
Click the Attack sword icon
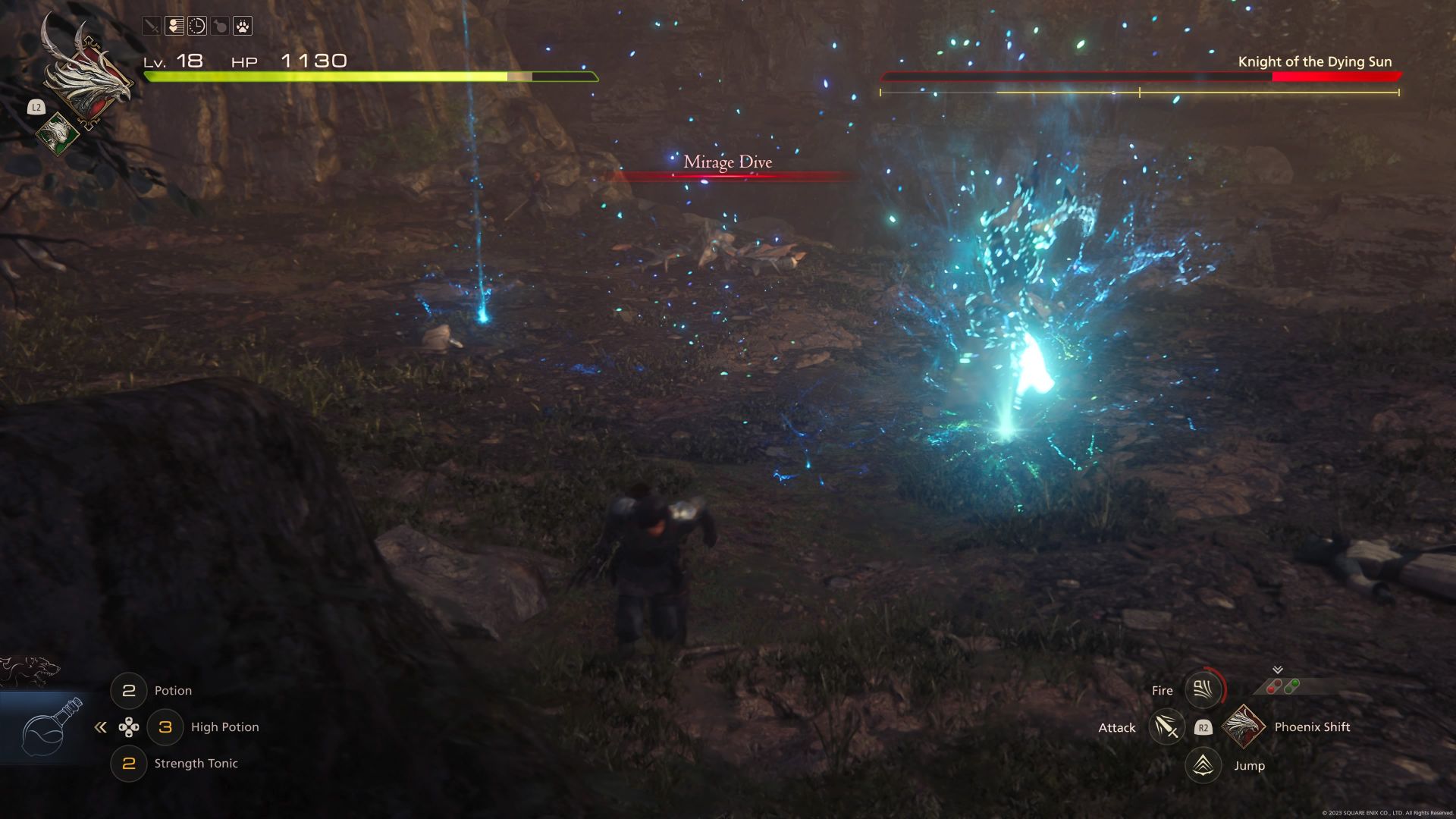1166,727
